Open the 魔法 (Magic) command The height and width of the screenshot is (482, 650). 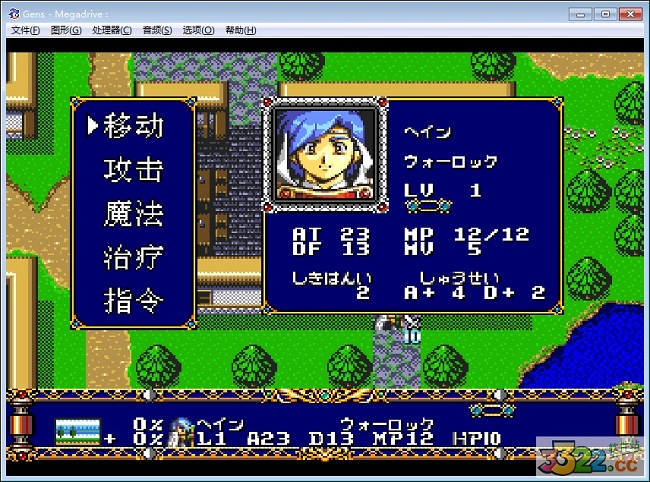[x=133, y=214]
